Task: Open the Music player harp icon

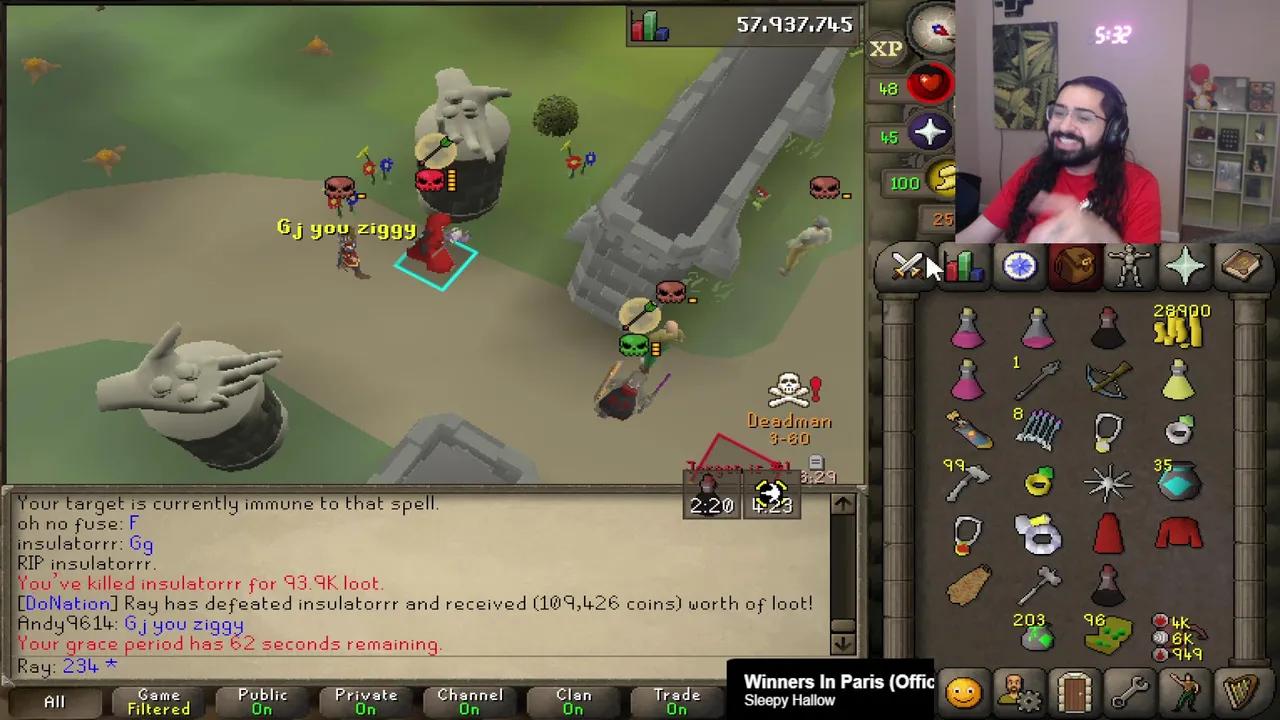Action: pyautogui.click(x=1240, y=690)
